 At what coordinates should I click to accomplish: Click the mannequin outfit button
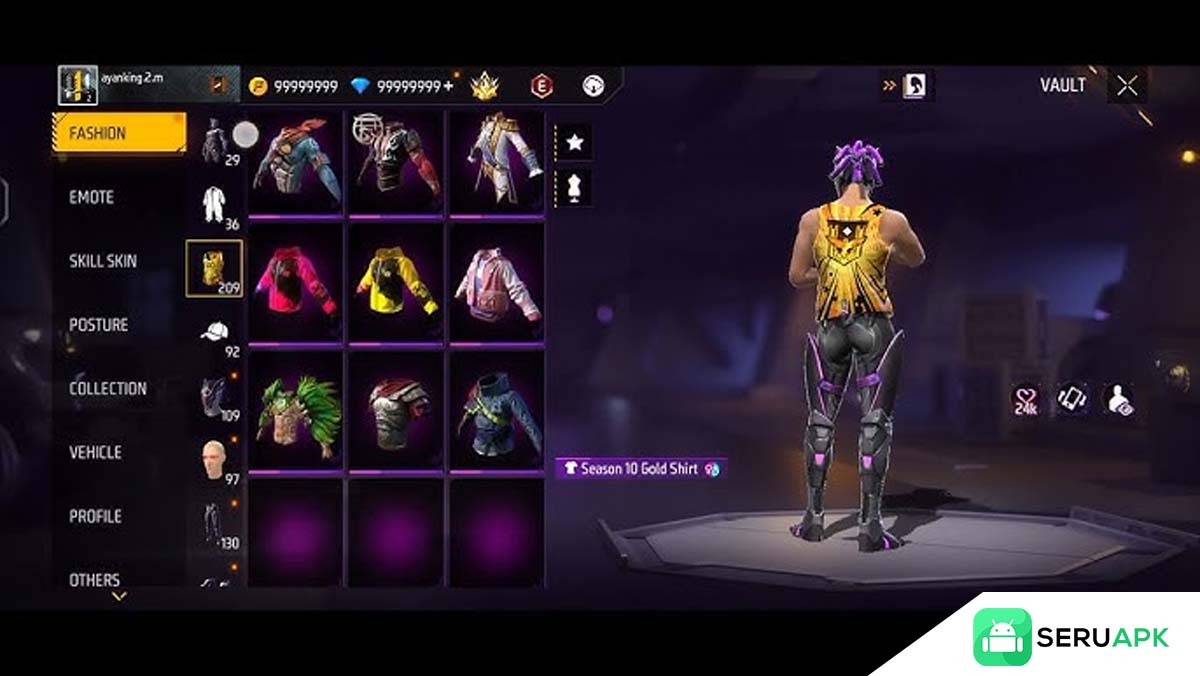(575, 187)
